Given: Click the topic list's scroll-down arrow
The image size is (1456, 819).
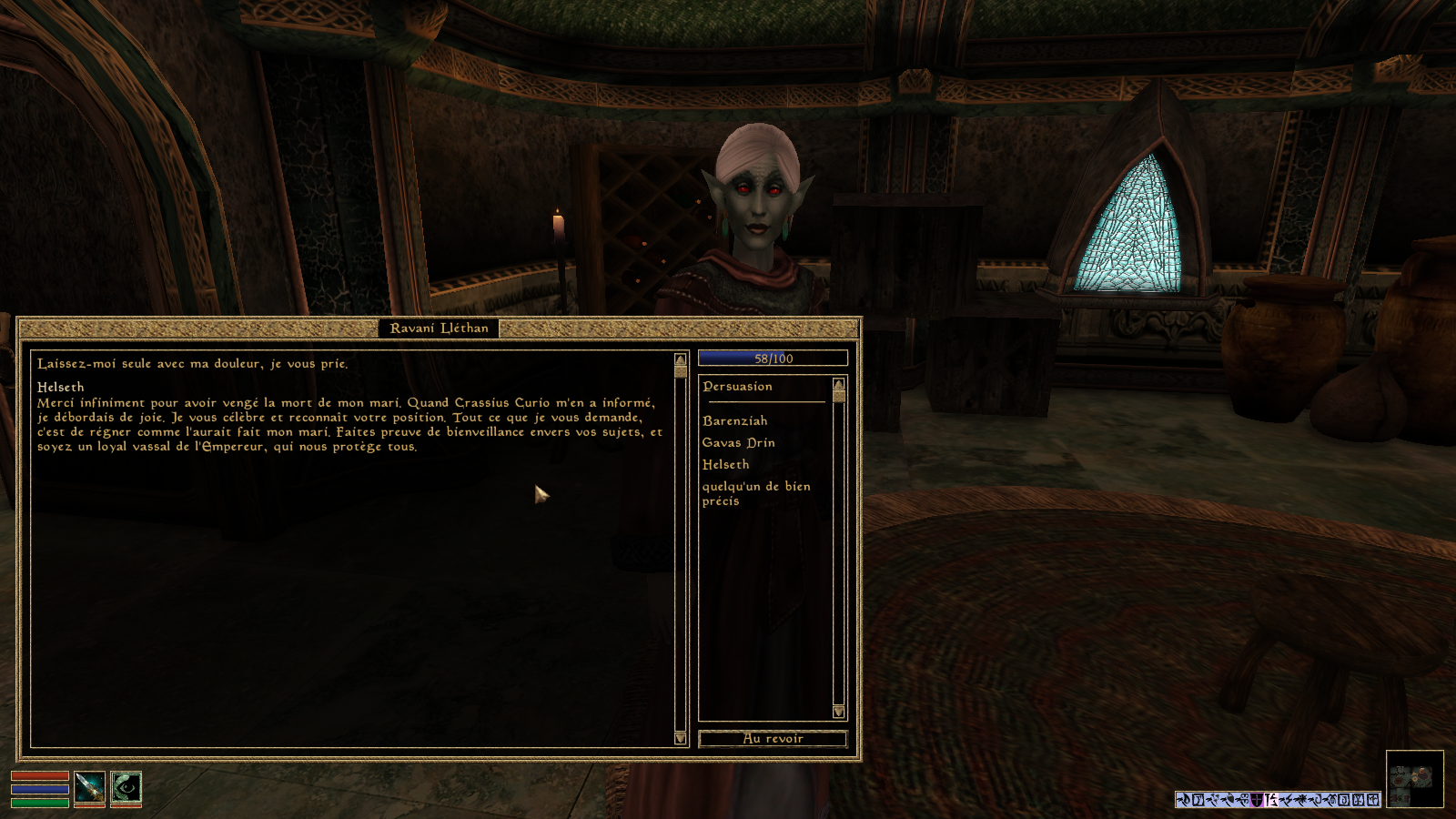Looking at the screenshot, I should pos(838,712).
